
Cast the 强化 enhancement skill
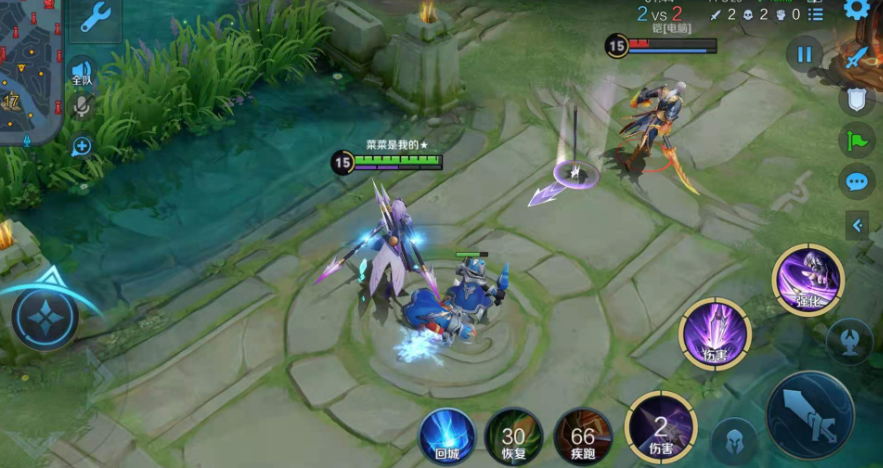807,279
